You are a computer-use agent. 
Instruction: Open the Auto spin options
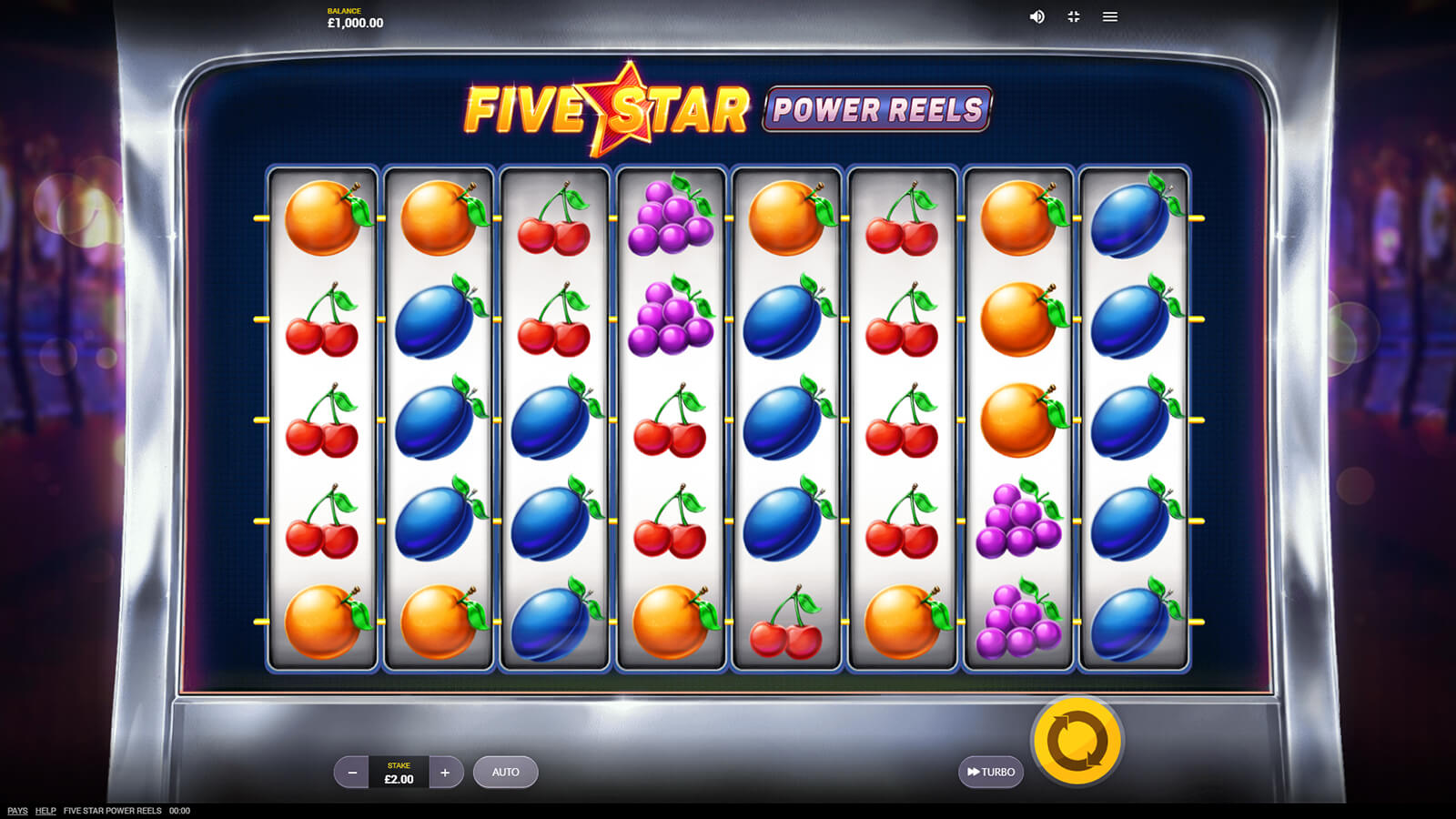click(505, 772)
